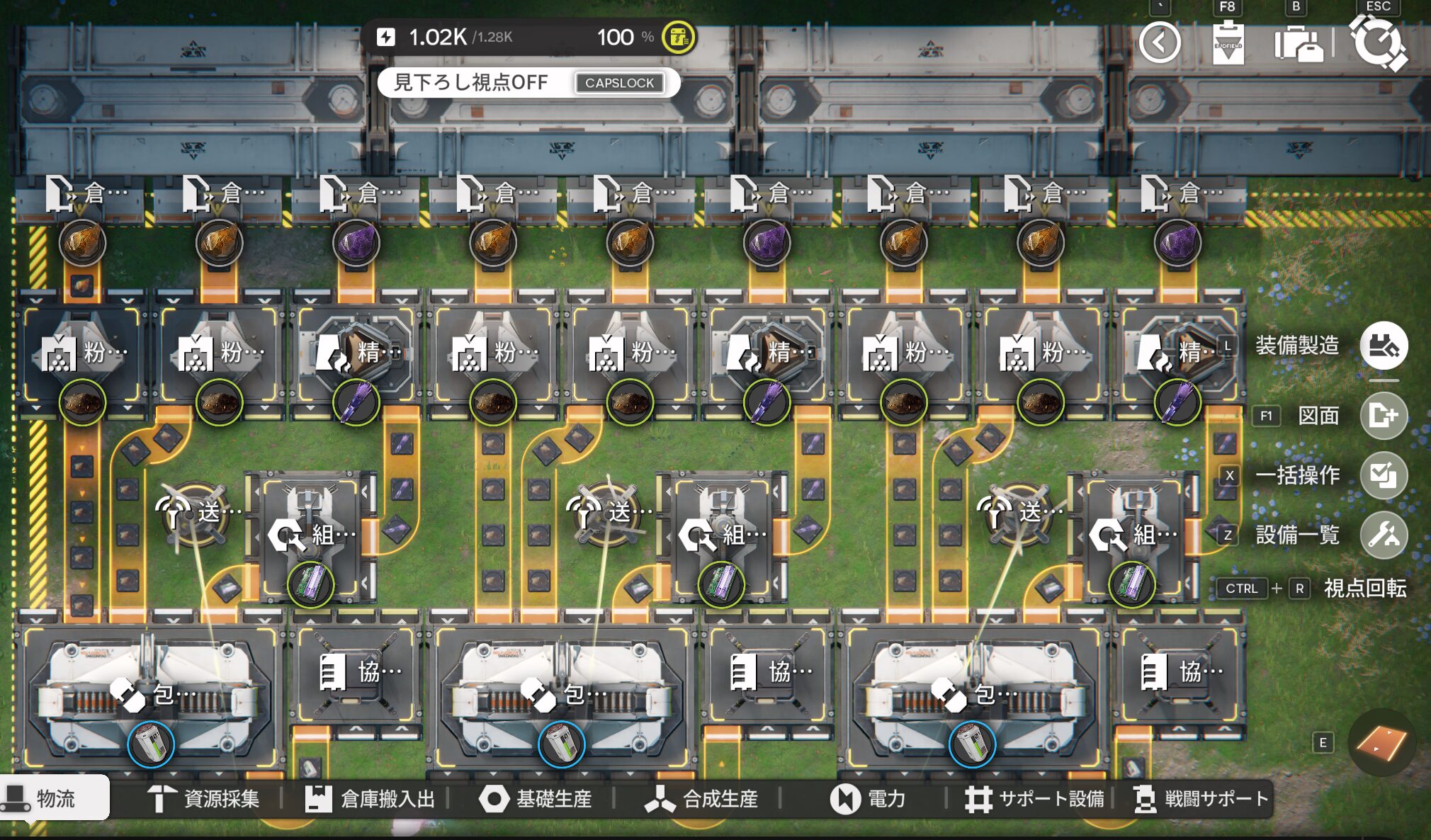Select the 倉庫搬入出 category
1431x840 pixels.
(370, 799)
